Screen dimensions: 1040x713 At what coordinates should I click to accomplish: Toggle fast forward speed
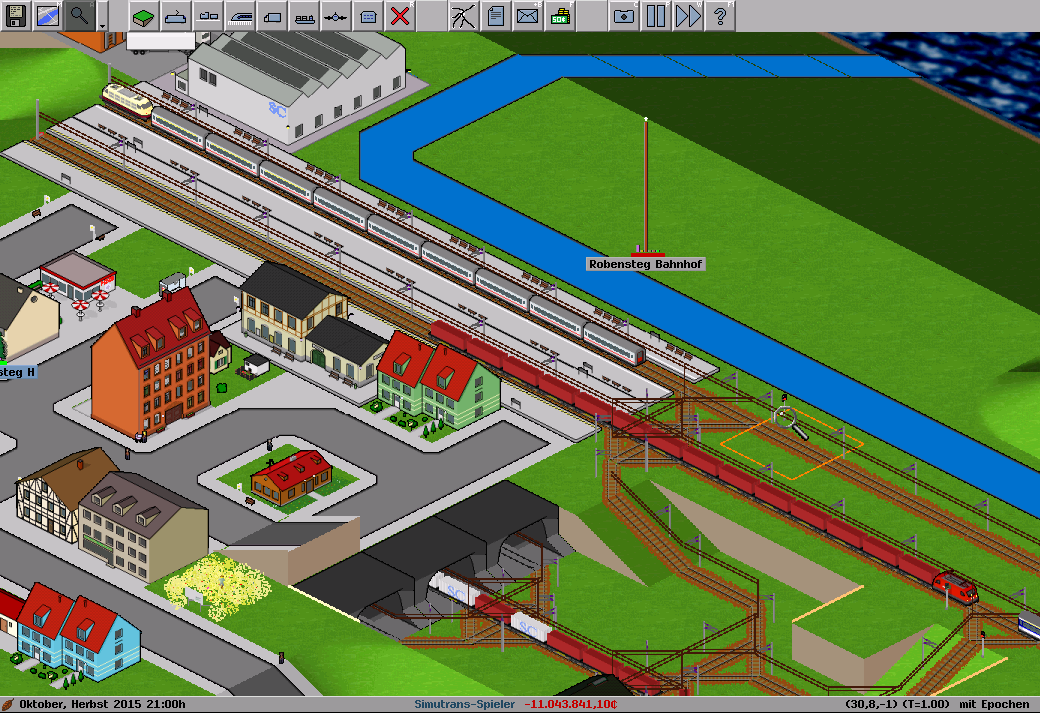[x=688, y=15]
